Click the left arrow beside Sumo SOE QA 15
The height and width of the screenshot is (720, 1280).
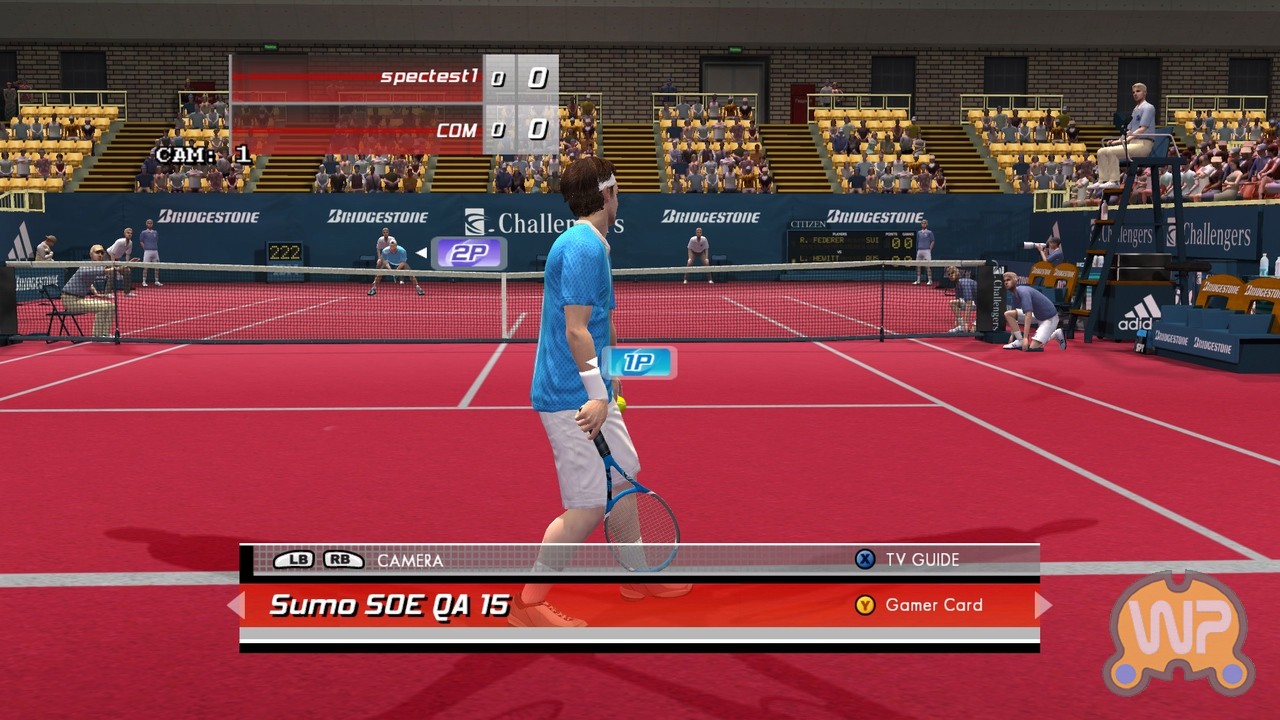[236, 605]
